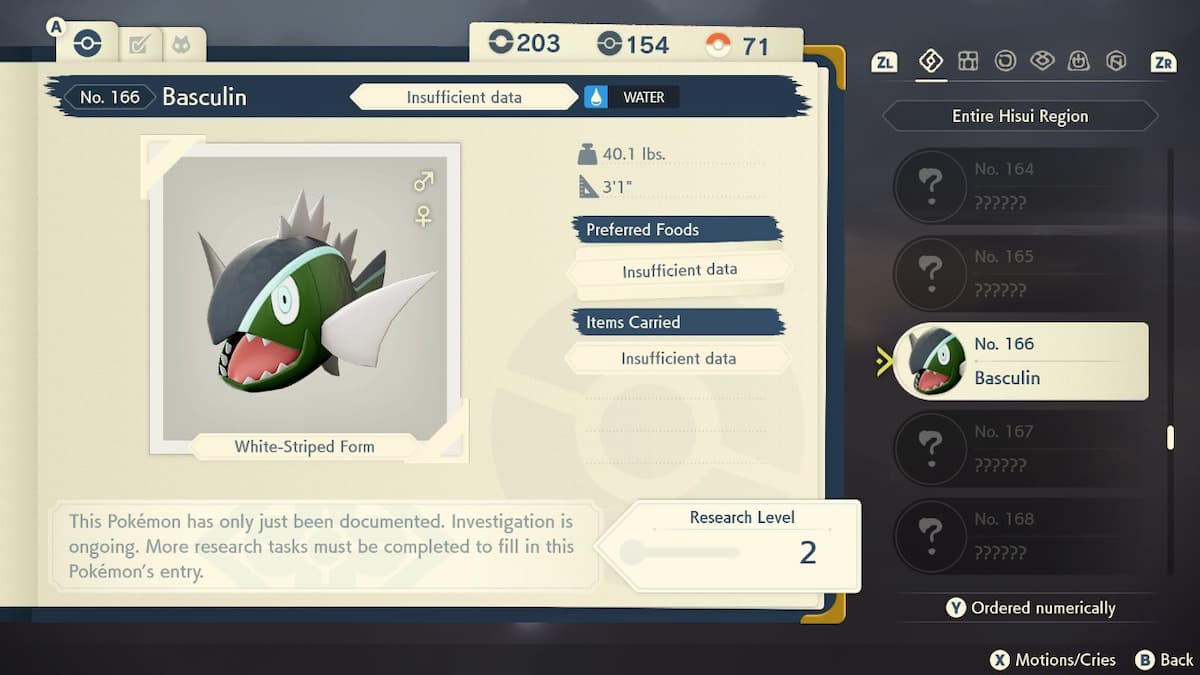Switch to the circular swirl area filter
Image resolution: width=1200 pixels, height=675 pixels.
pos(1005,62)
